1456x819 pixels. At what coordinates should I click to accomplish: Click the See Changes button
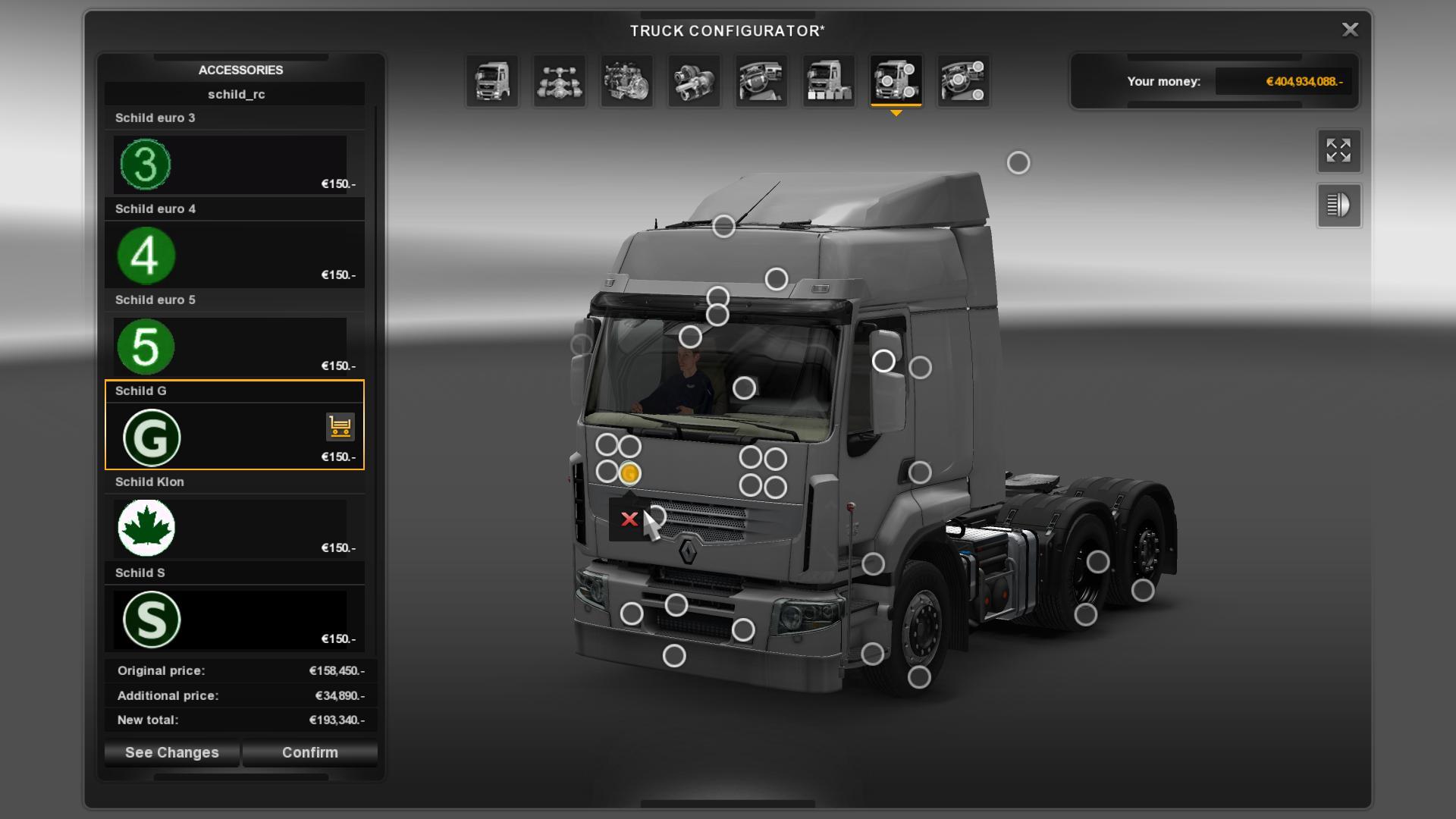point(171,752)
